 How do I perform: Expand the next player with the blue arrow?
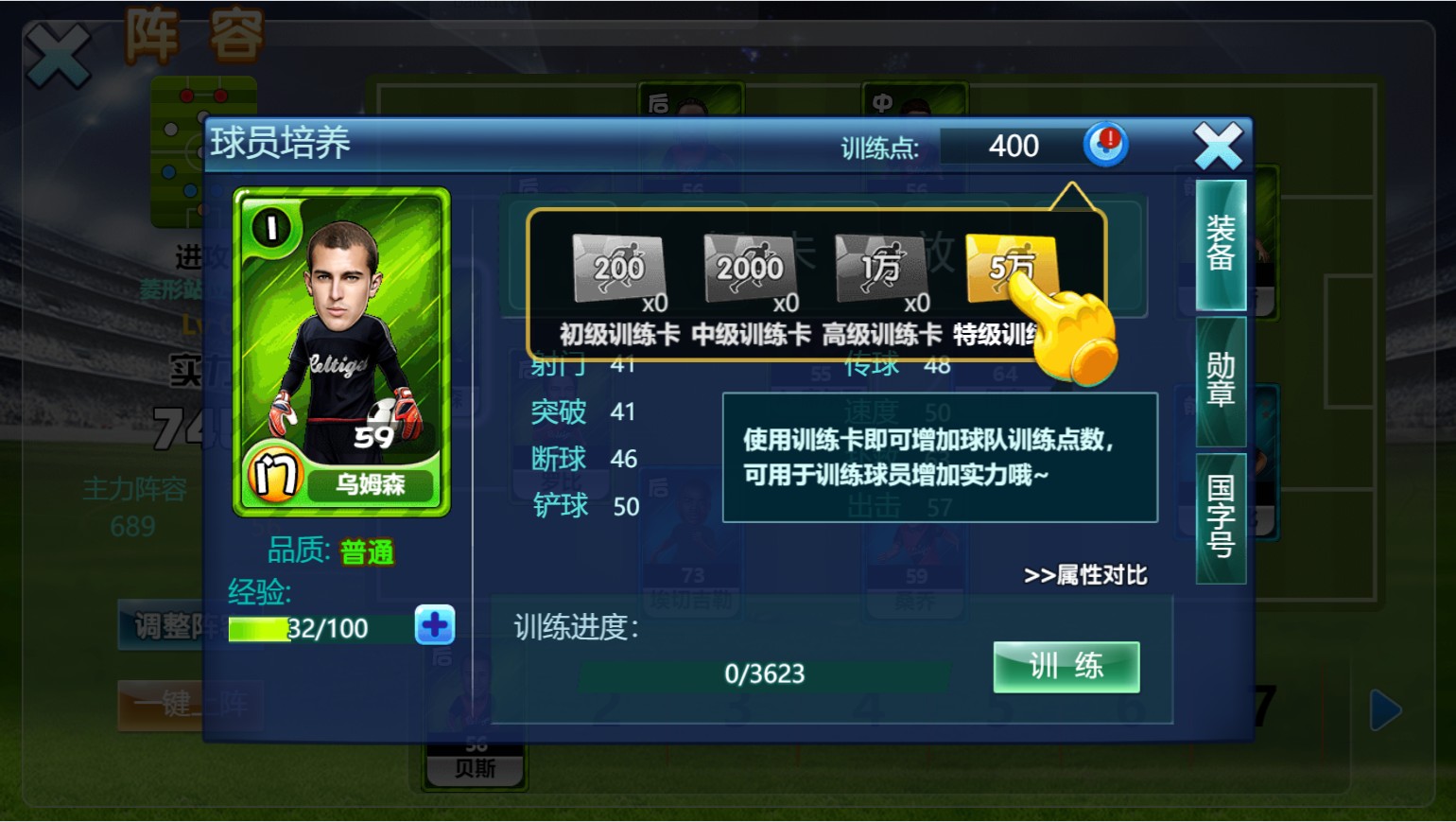click(x=1384, y=709)
